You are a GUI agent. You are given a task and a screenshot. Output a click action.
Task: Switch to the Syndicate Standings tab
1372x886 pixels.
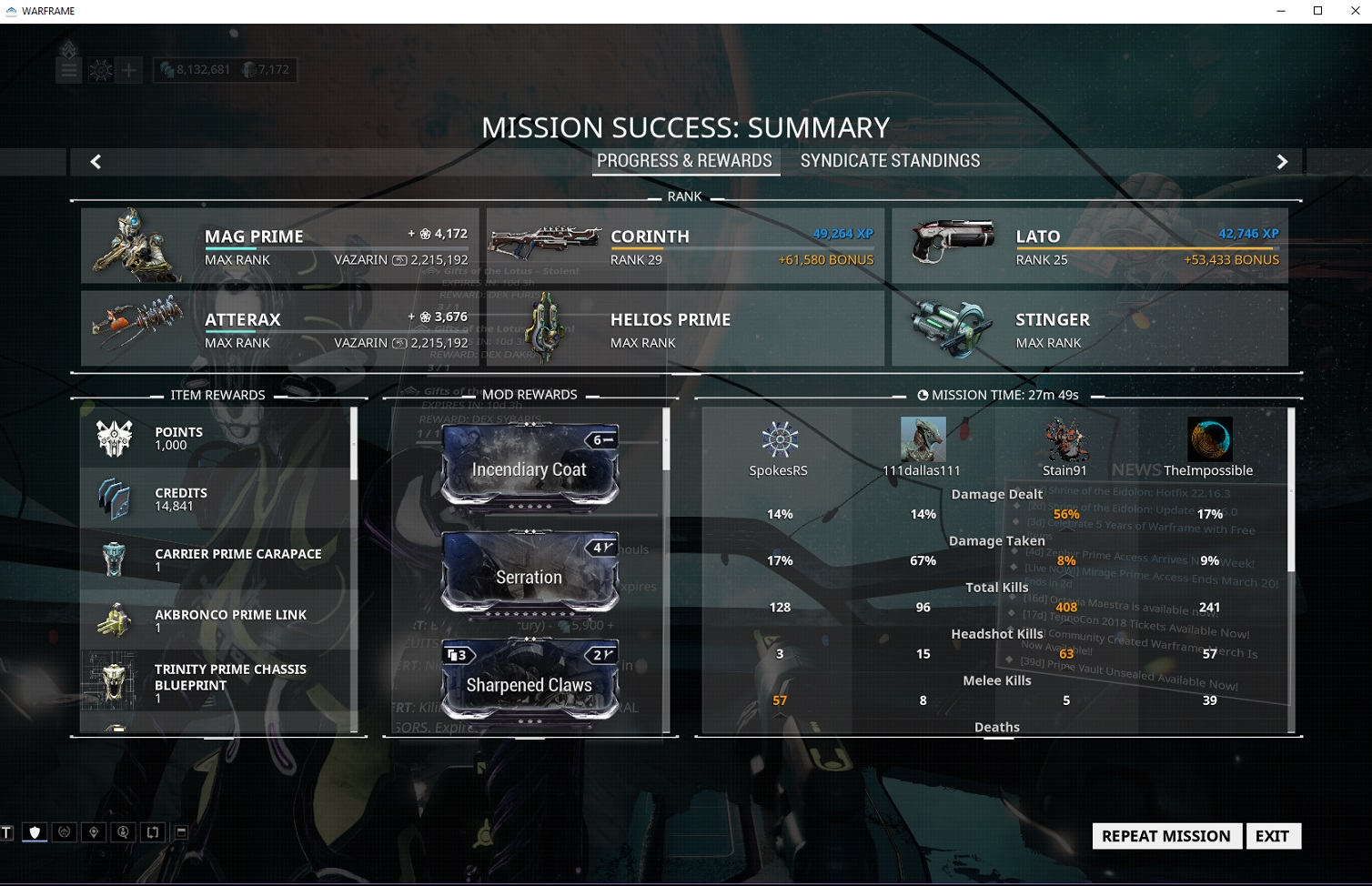tap(890, 161)
